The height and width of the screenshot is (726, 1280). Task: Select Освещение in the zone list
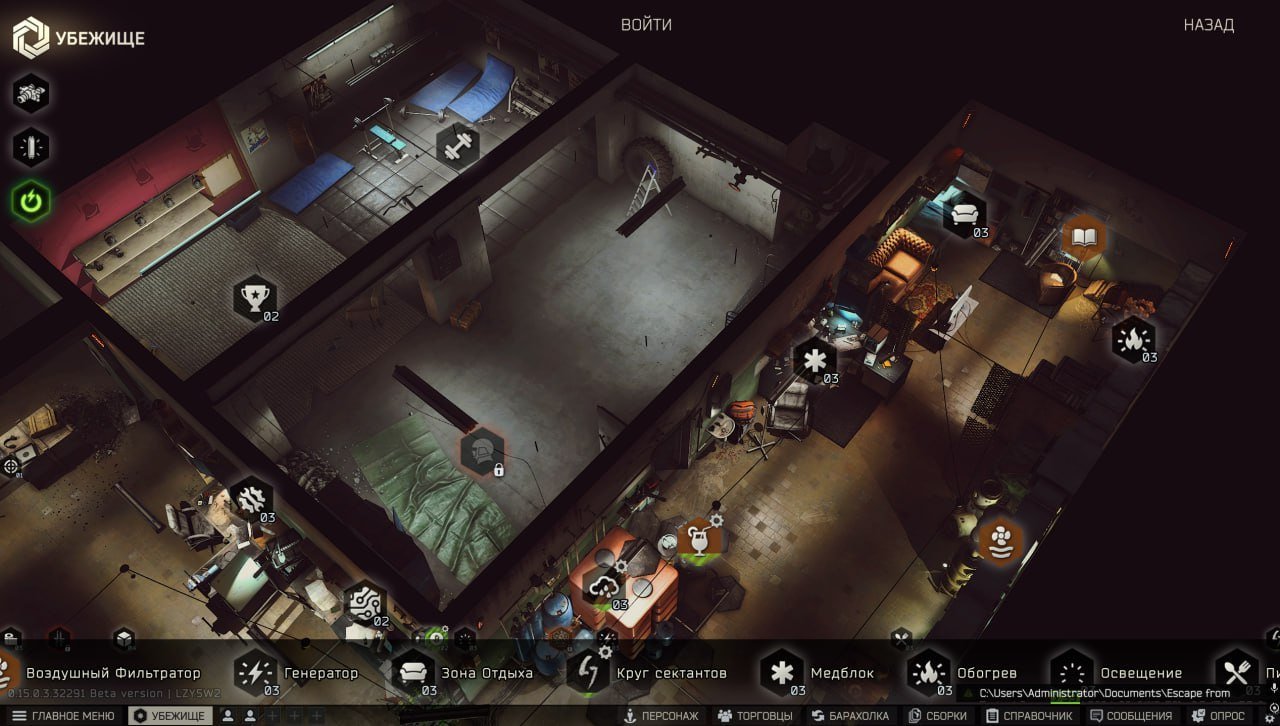(1118, 673)
